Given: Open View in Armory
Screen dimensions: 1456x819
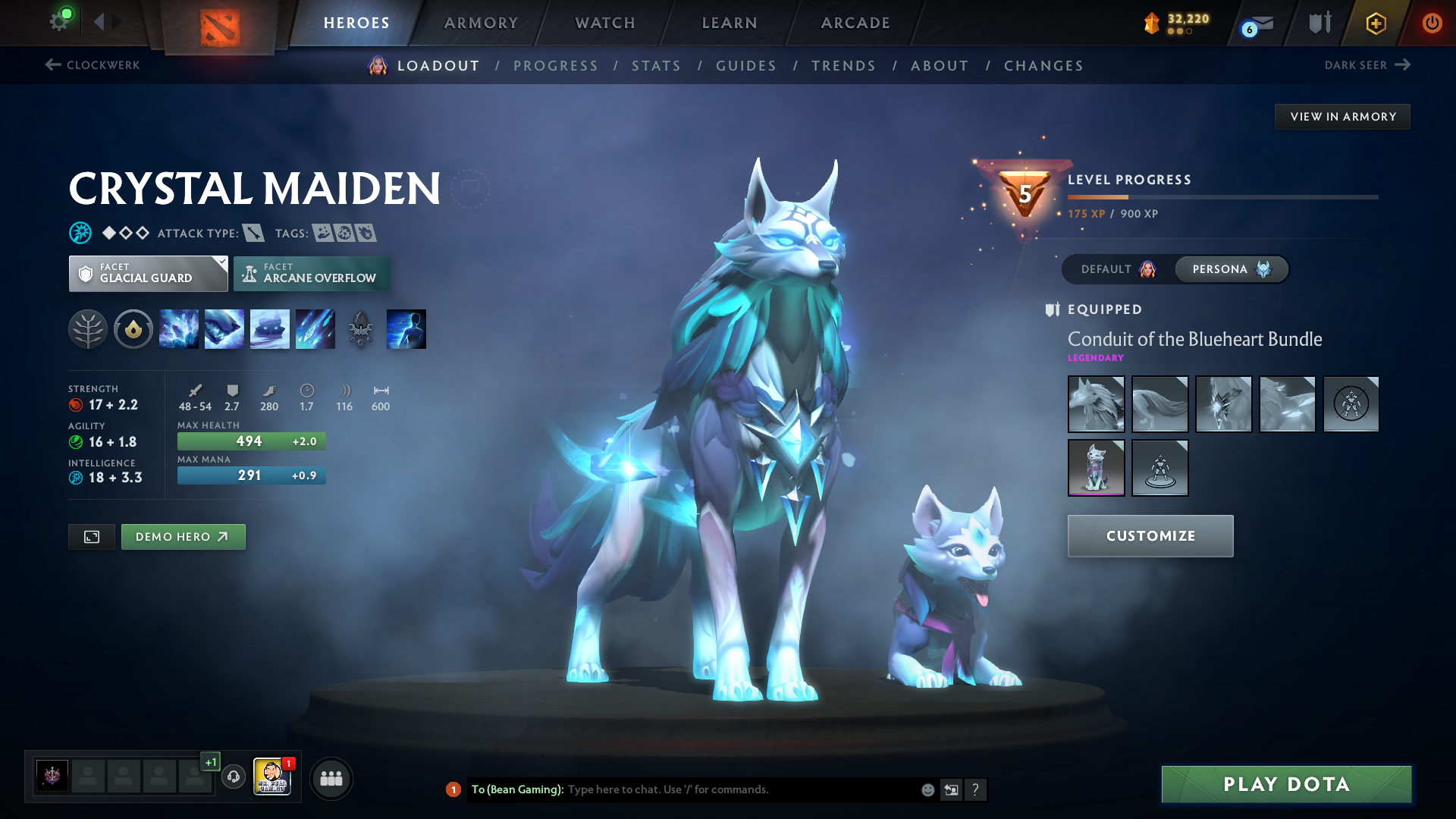Looking at the screenshot, I should coord(1342,117).
